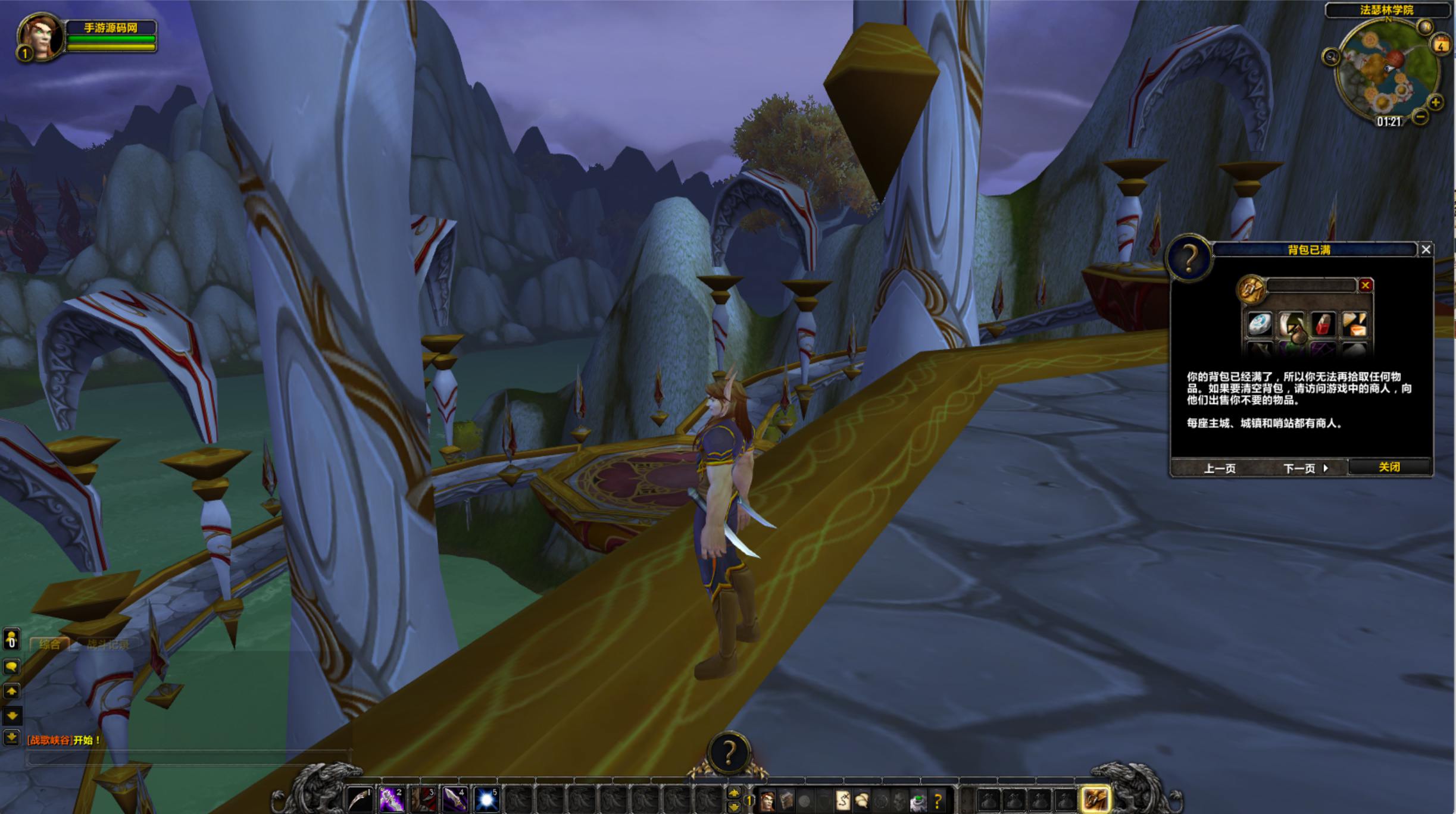Switch to the 战斗记录 combat log tab
The image size is (1456, 814).
coord(108,644)
